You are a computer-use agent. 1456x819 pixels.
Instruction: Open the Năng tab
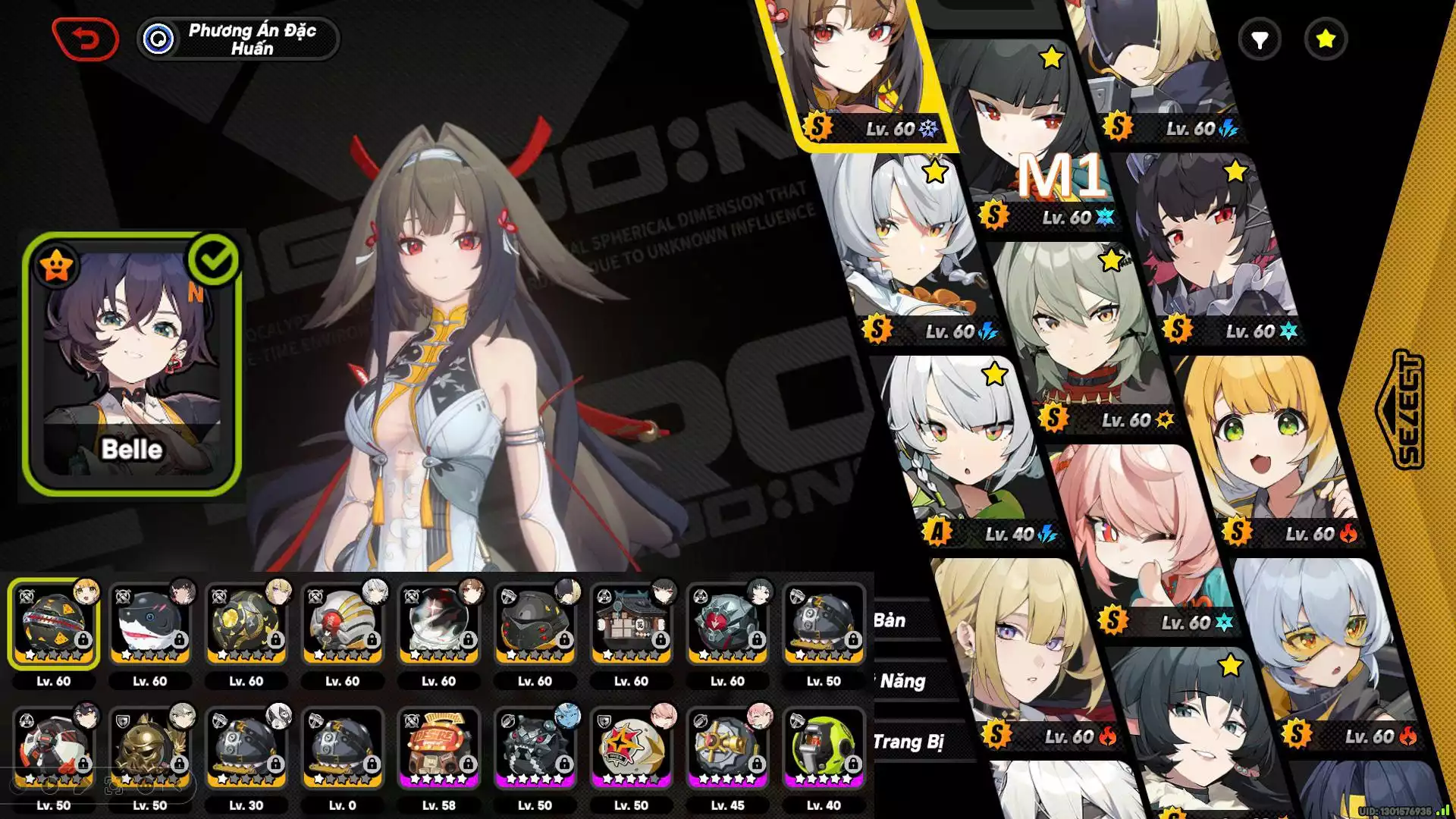point(902,681)
